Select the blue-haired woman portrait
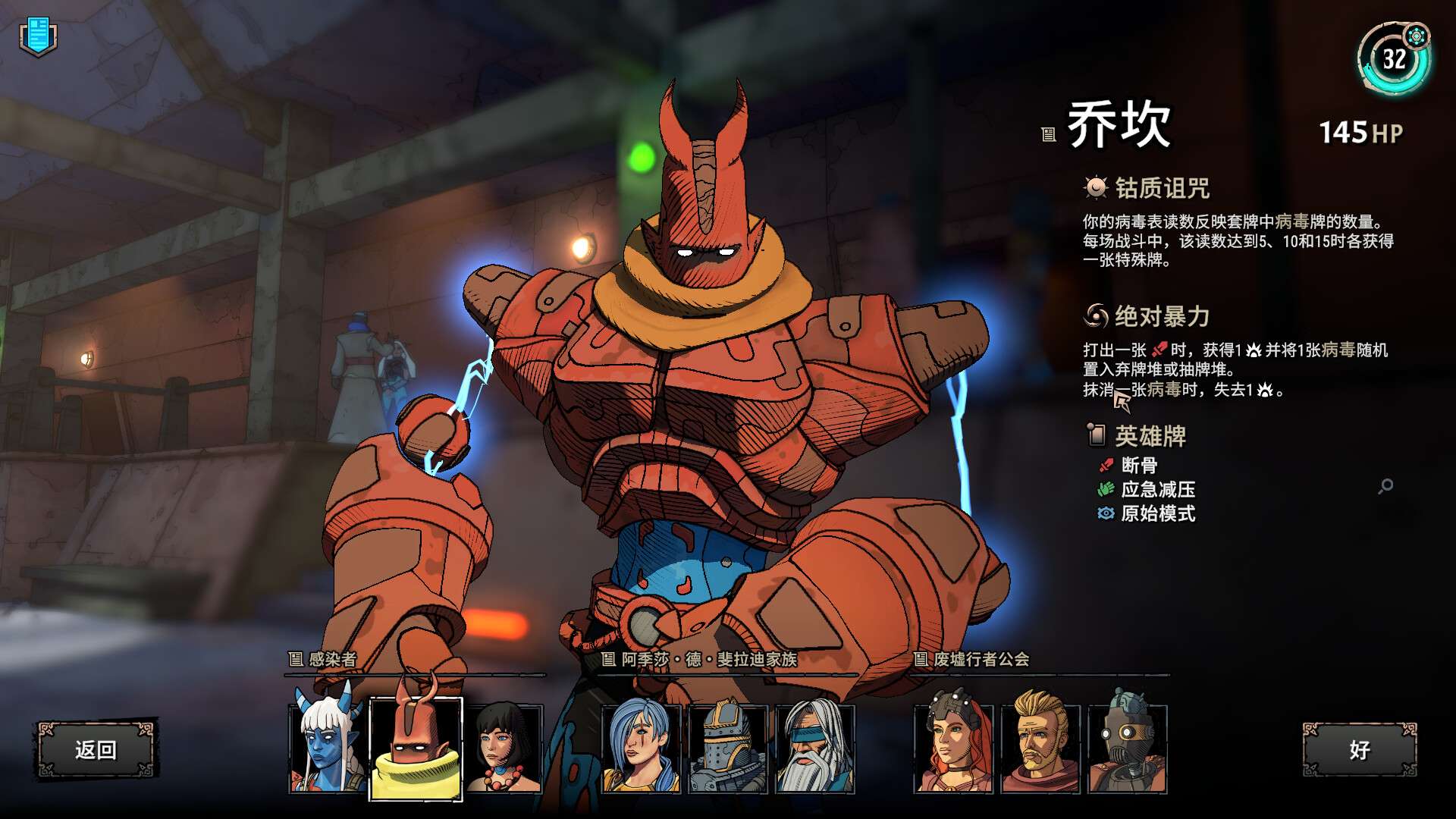Viewport: 1456px width, 819px height. 641,748
